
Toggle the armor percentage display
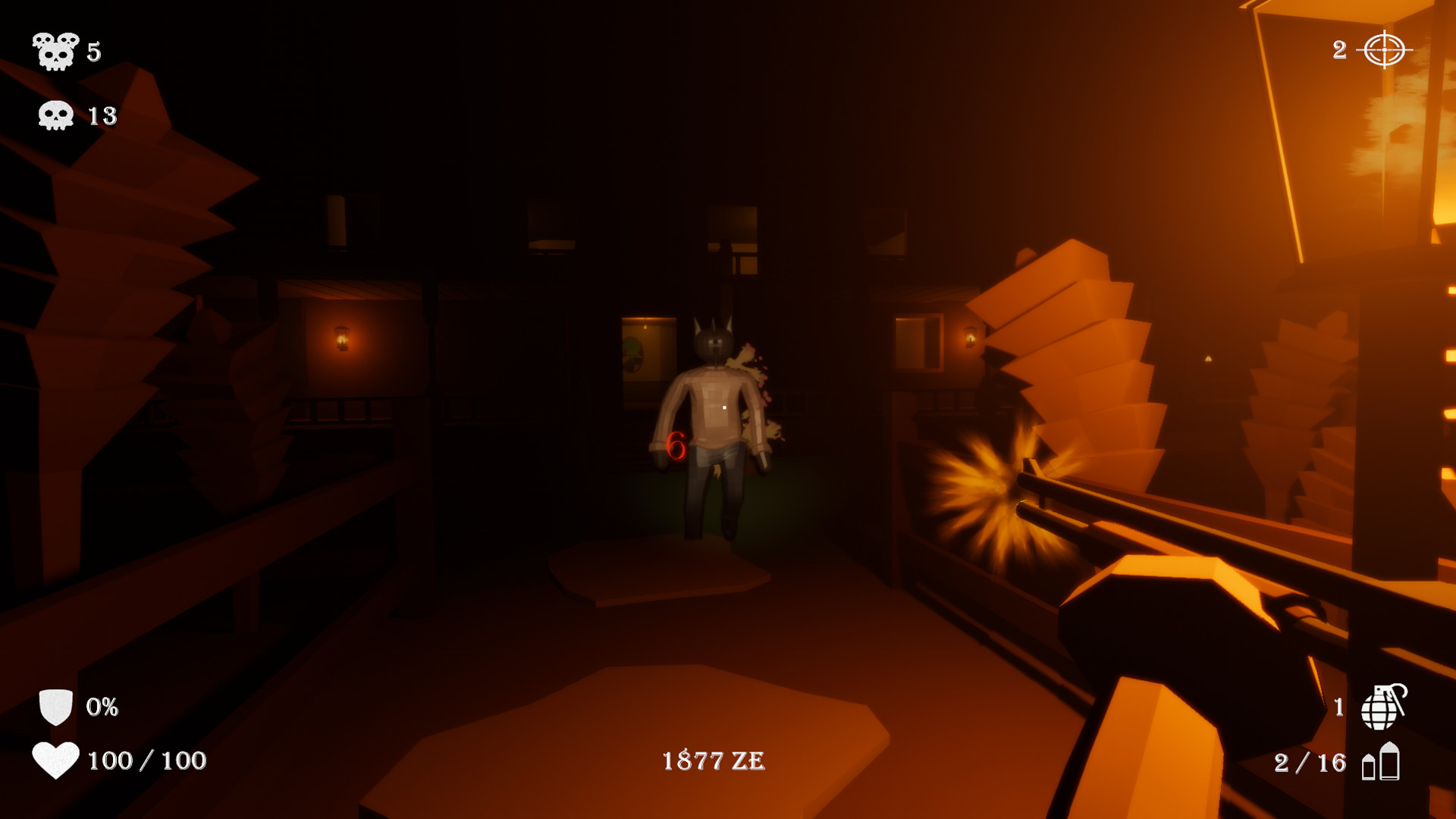102,707
